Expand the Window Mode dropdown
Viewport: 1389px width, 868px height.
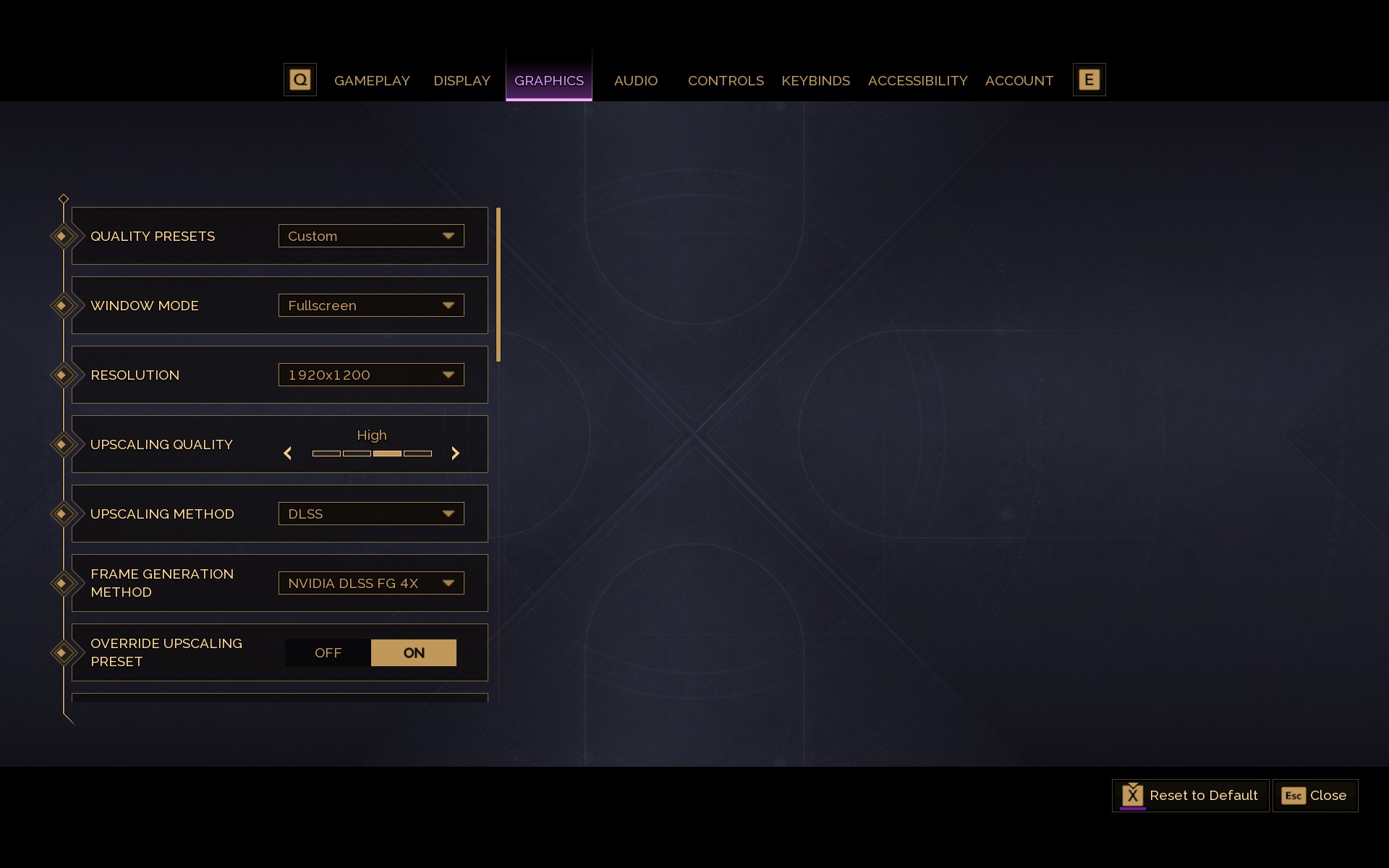(371, 305)
